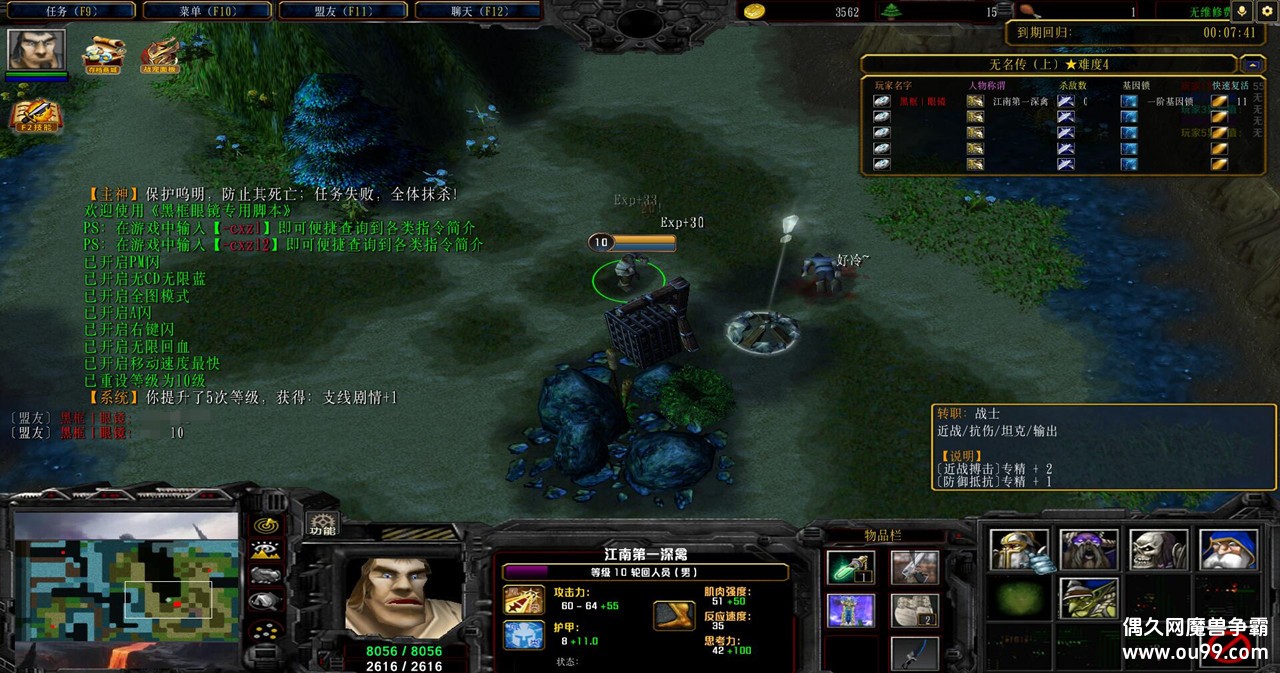This screenshot has height=673, width=1280.
Task: Open the treasure chest panel icon
Action: (102, 54)
